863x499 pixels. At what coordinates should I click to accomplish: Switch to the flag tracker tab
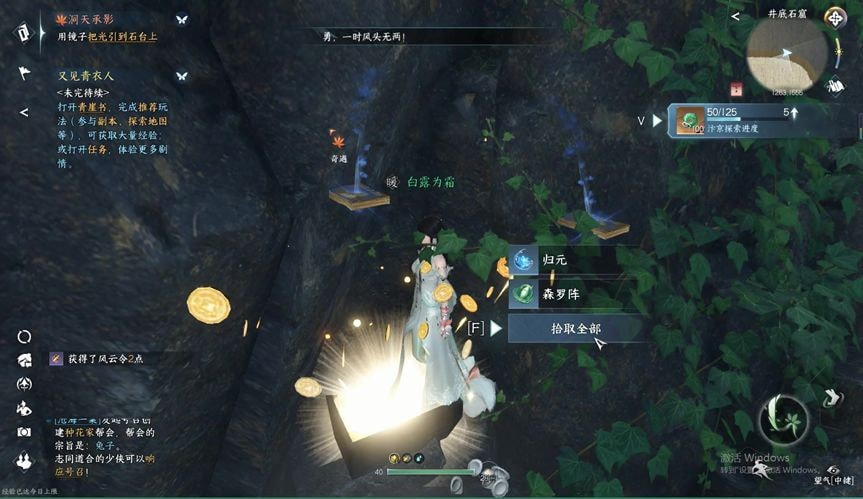click(23, 73)
